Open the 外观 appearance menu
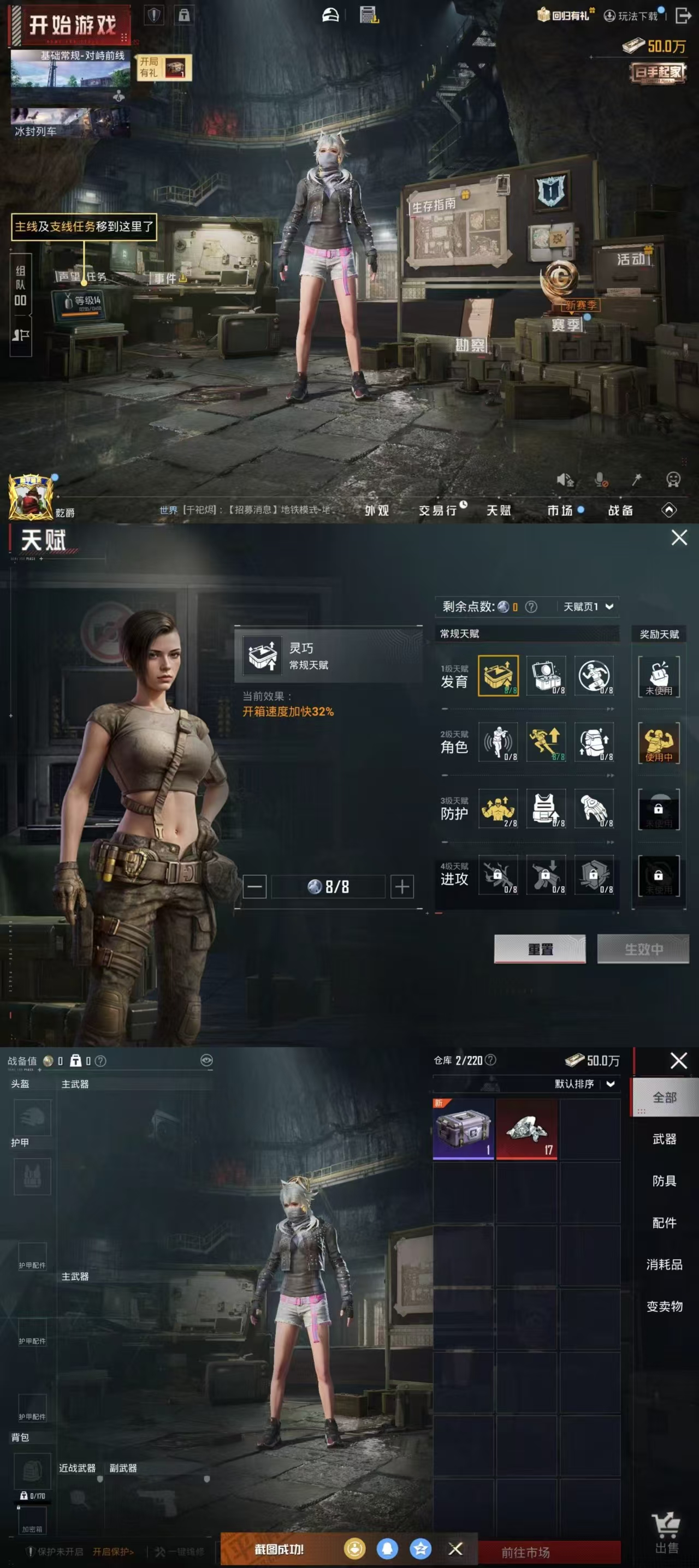This screenshot has height=1568, width=699. pos(377,510)
